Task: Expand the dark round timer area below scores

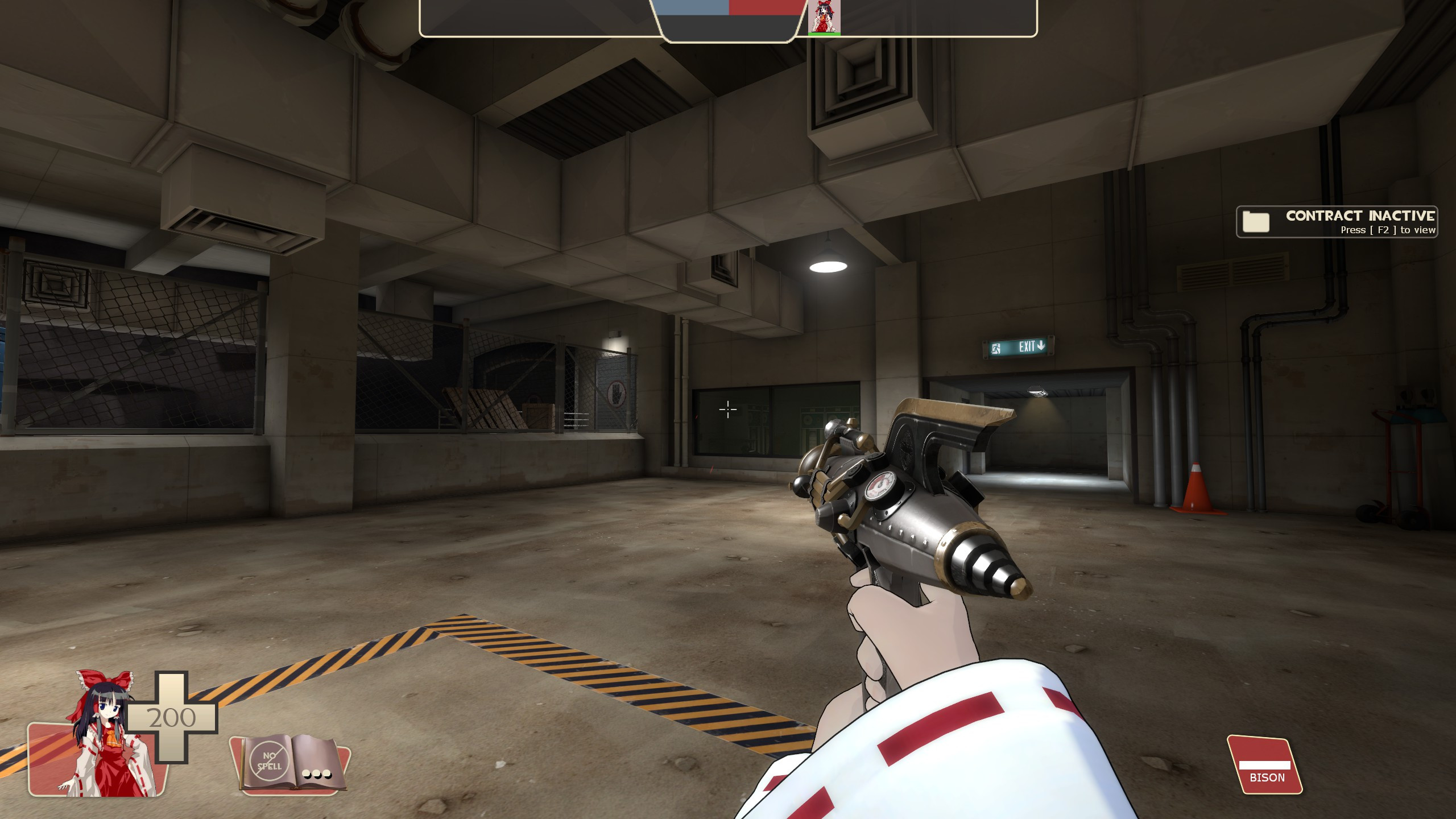Action: pos(728,28)
